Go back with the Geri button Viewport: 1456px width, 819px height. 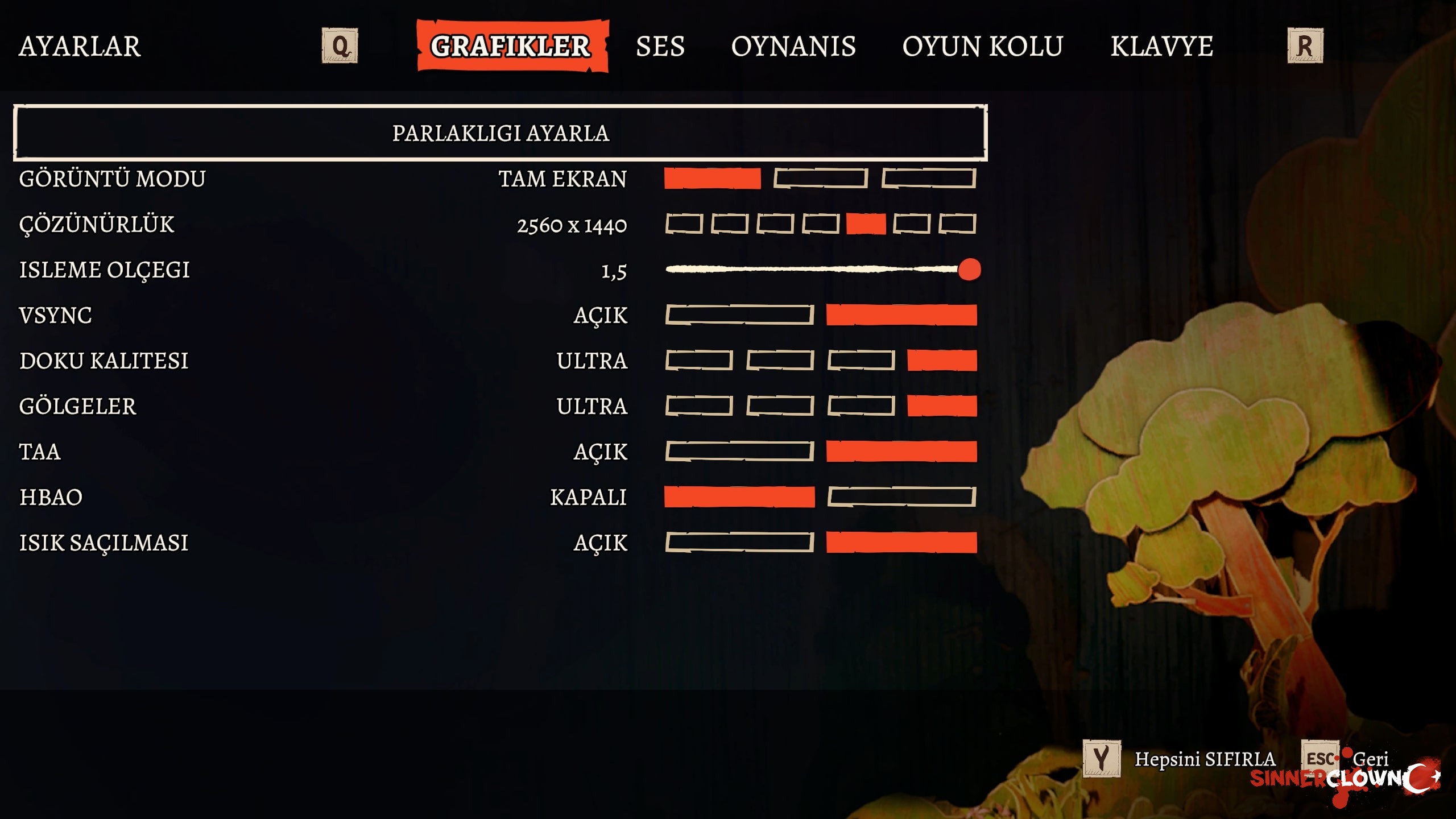click(x=1370, y=759)
